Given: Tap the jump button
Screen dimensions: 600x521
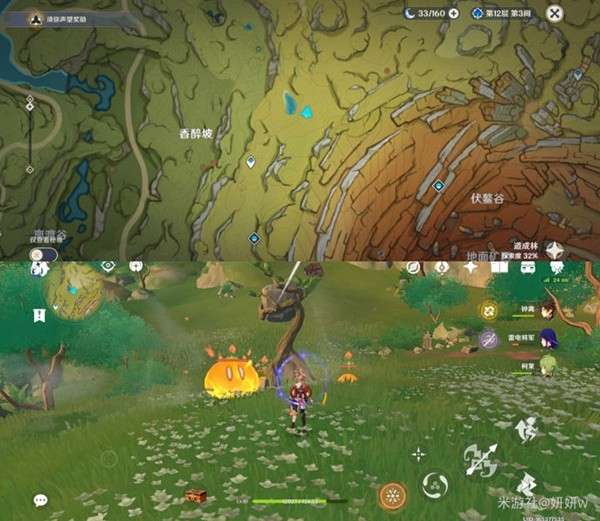Looking at the screenshot, I should coord(526,430).
